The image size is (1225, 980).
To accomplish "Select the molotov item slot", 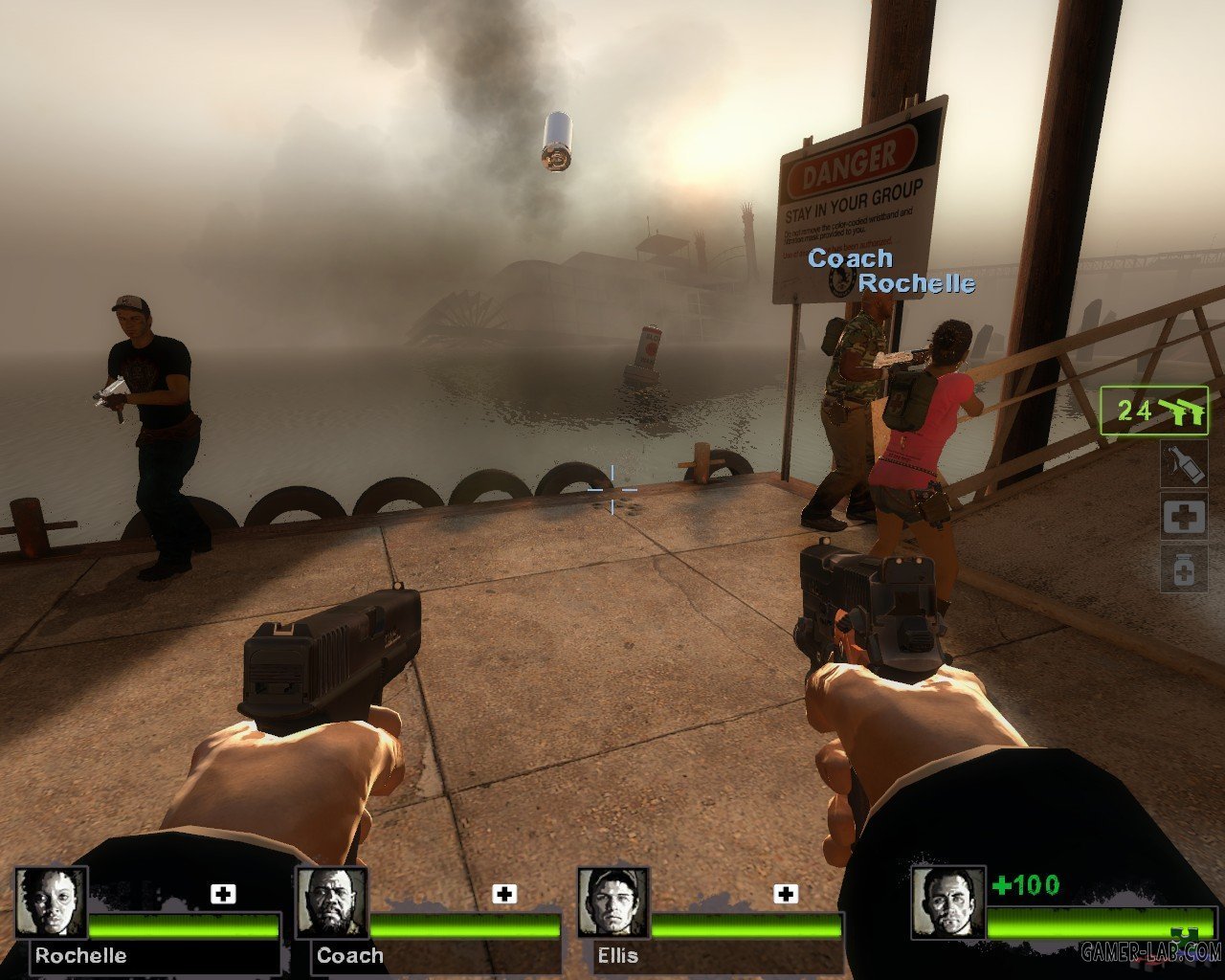I will [1183, 463].
